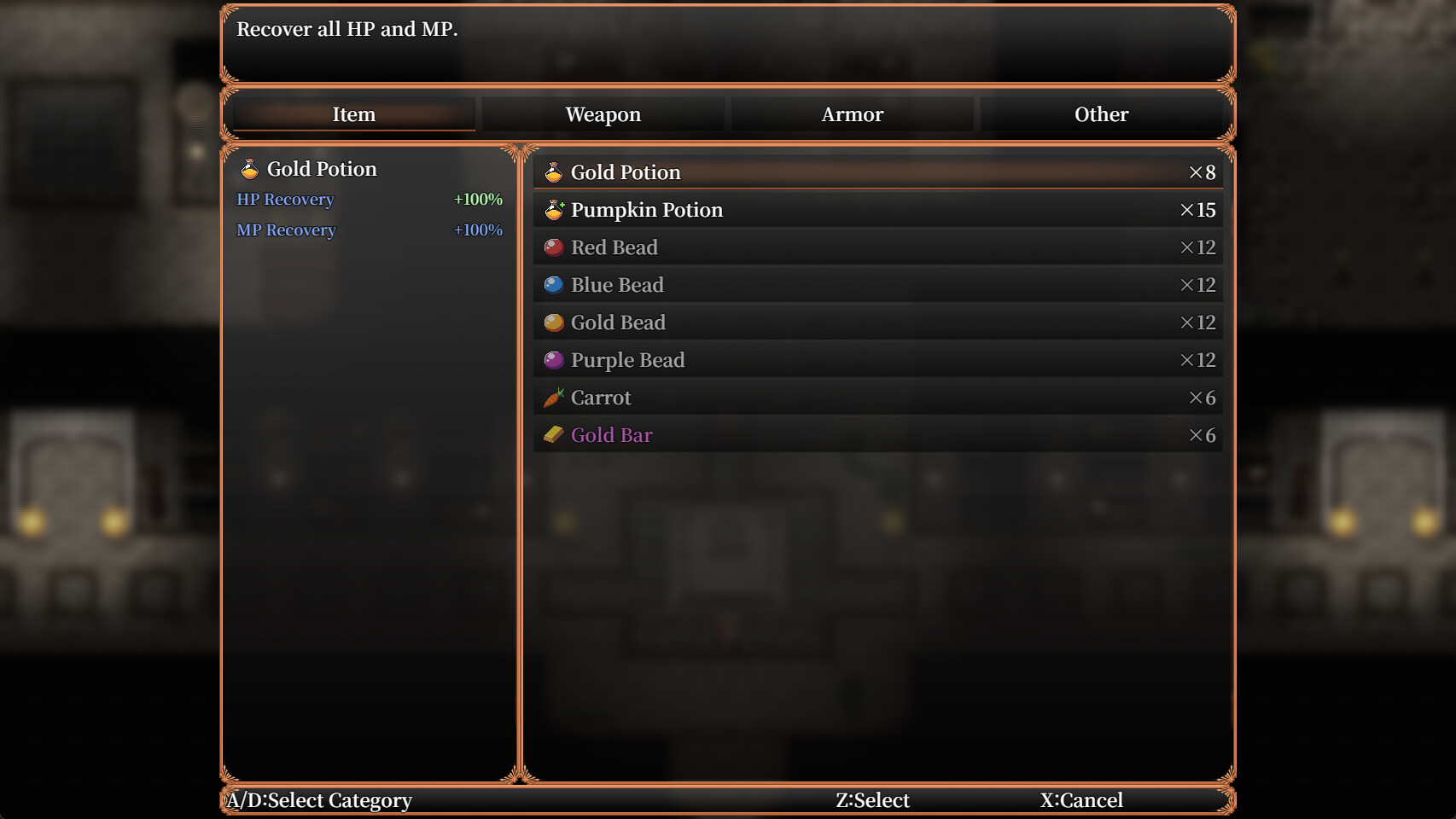The width and height of the screenshot is (1456, 819).
Task: Click the Gold Potion flask icon
Action: coord(554,171)
